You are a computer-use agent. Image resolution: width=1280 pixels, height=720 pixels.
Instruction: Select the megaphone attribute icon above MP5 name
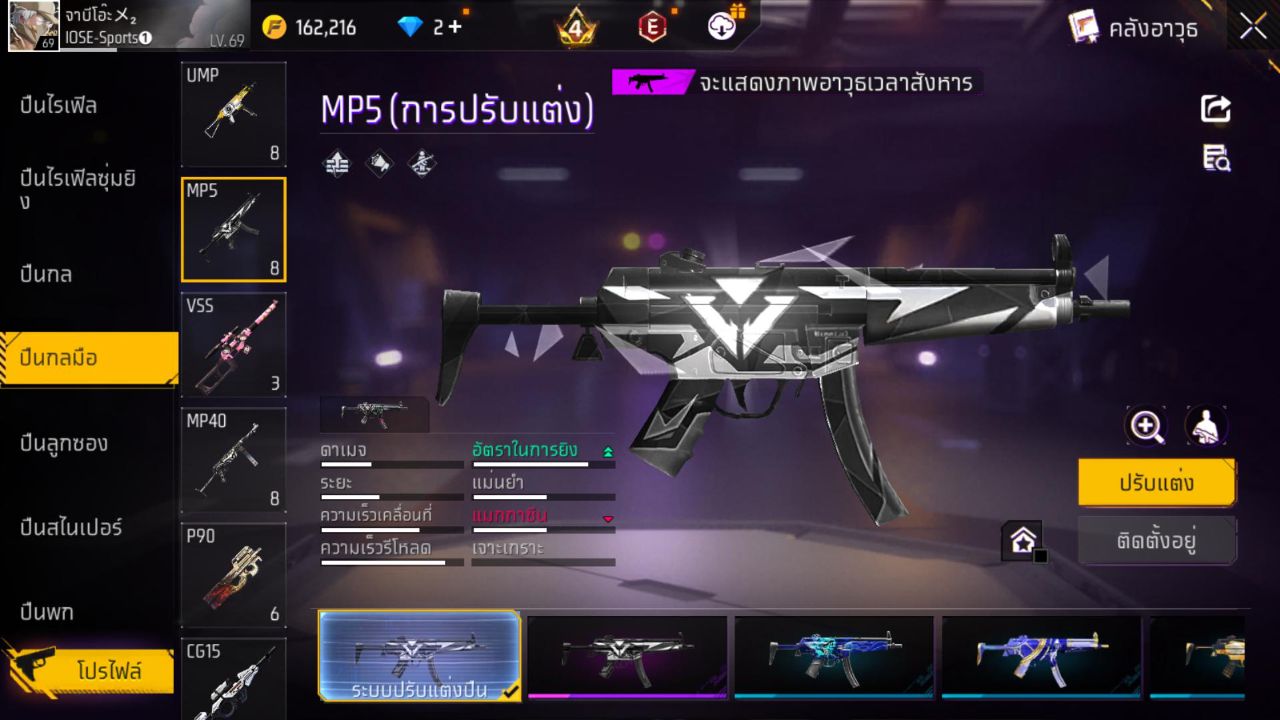(x=379, y=163)
